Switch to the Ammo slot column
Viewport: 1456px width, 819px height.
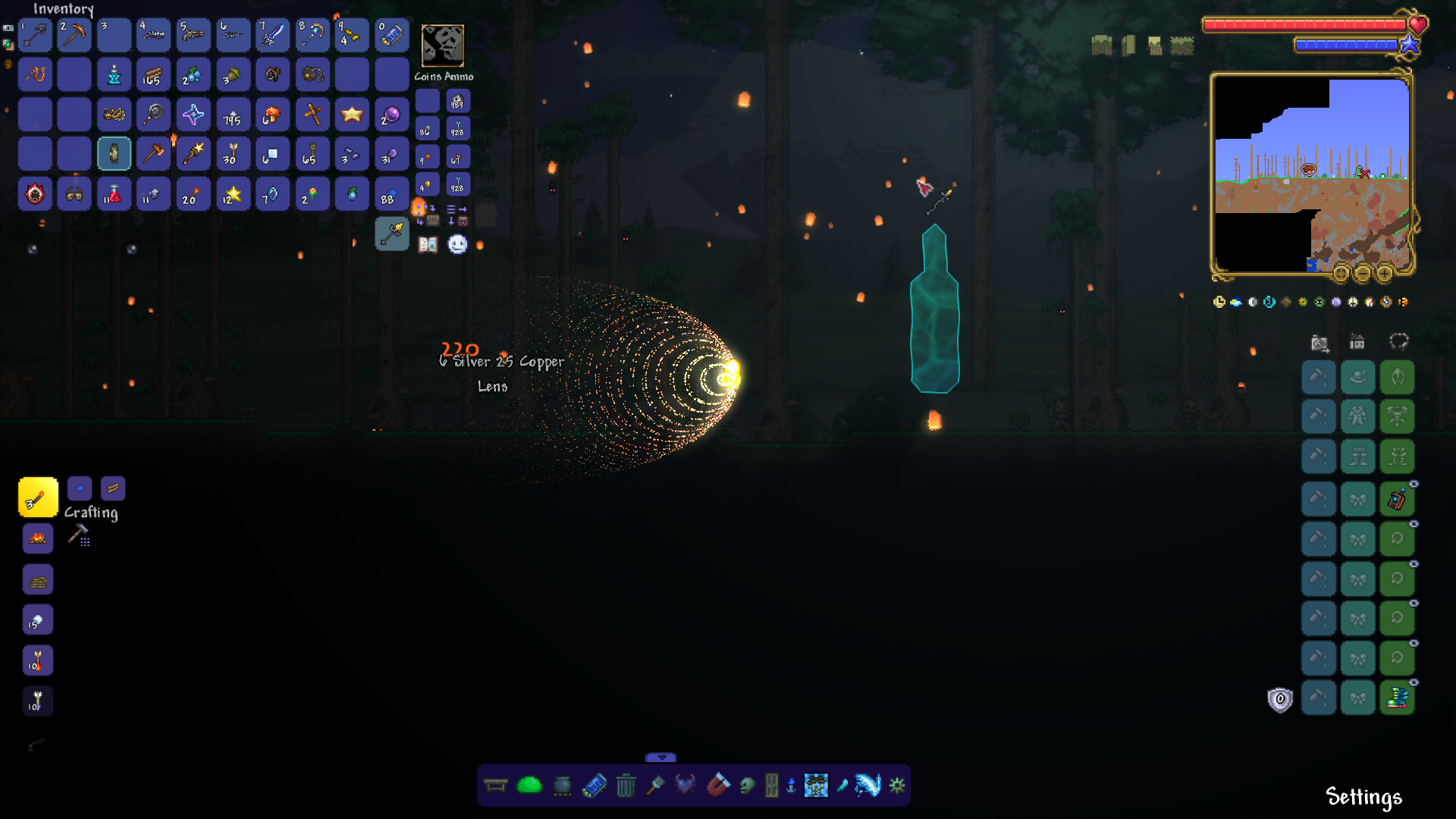pyautogui.click(x=458, y=76)
